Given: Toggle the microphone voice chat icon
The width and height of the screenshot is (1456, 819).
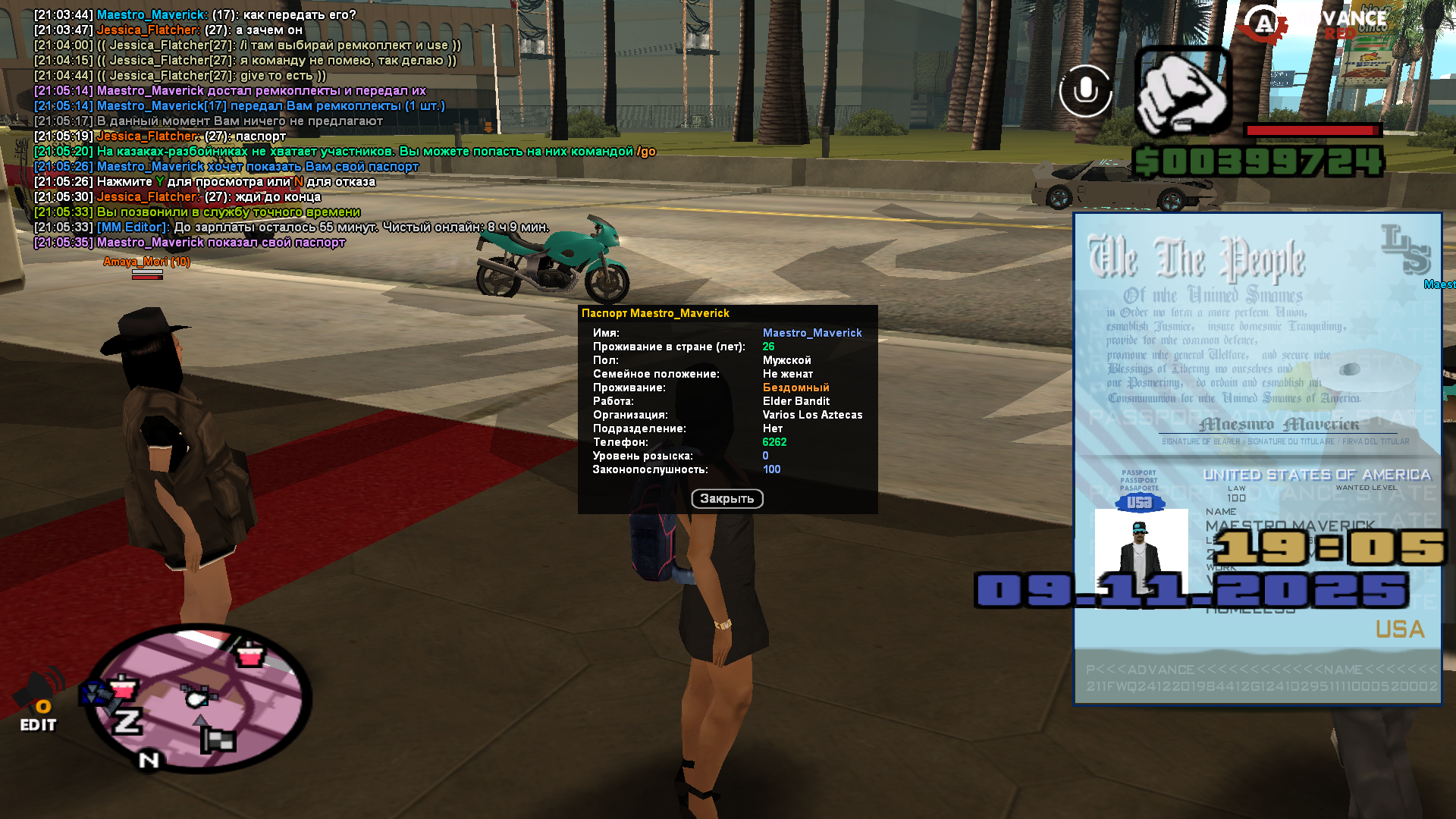Looking at the screenshot, I should point(1085,91).
